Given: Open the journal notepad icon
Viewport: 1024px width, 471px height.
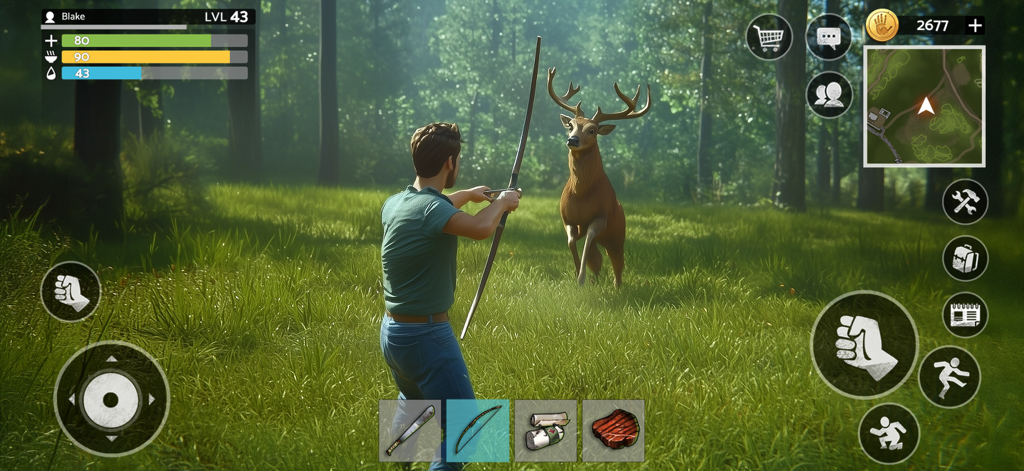Looking at the screenshot, I should 965,315.
